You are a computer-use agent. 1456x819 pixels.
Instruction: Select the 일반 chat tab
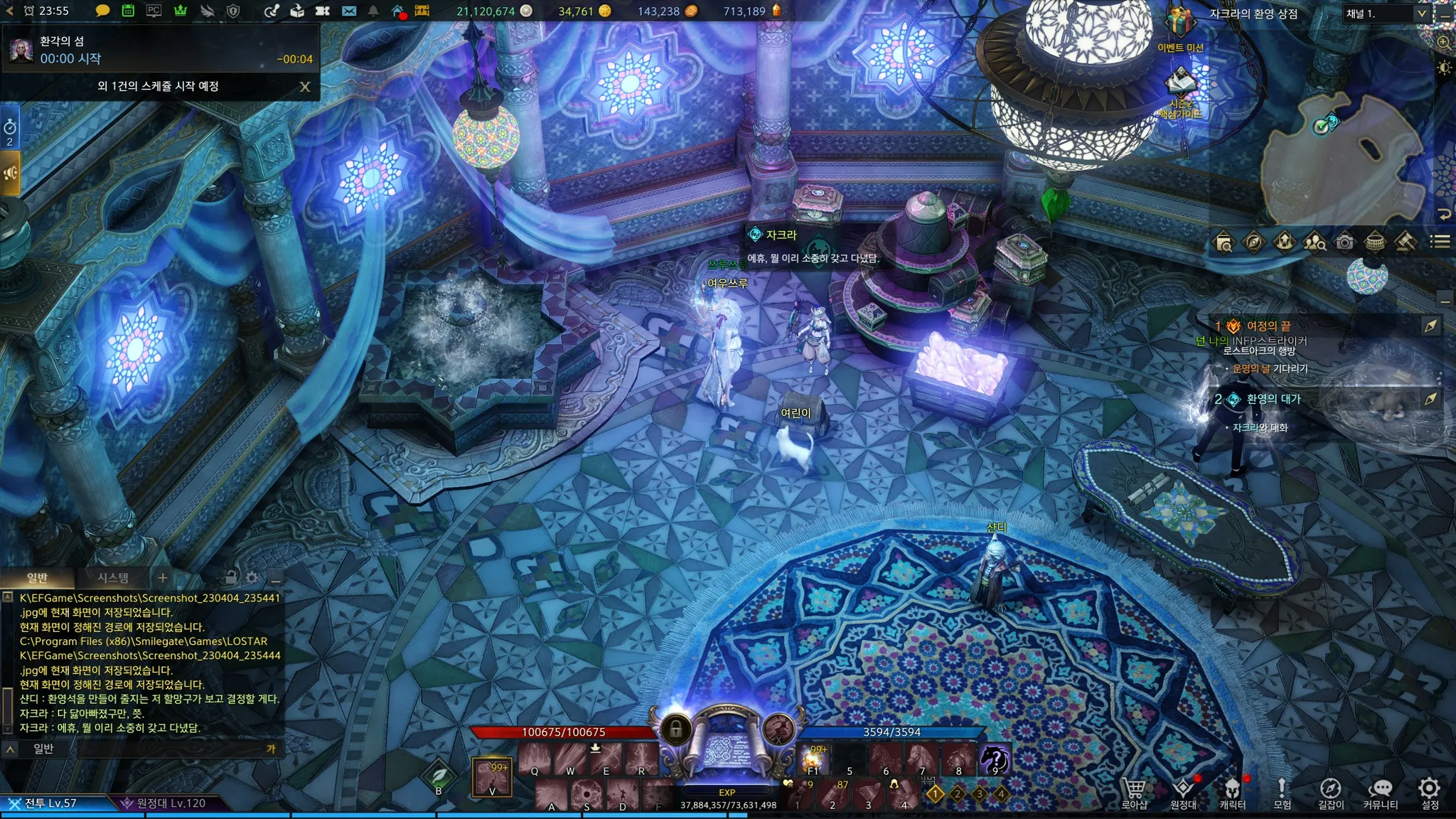click(37, 578)
